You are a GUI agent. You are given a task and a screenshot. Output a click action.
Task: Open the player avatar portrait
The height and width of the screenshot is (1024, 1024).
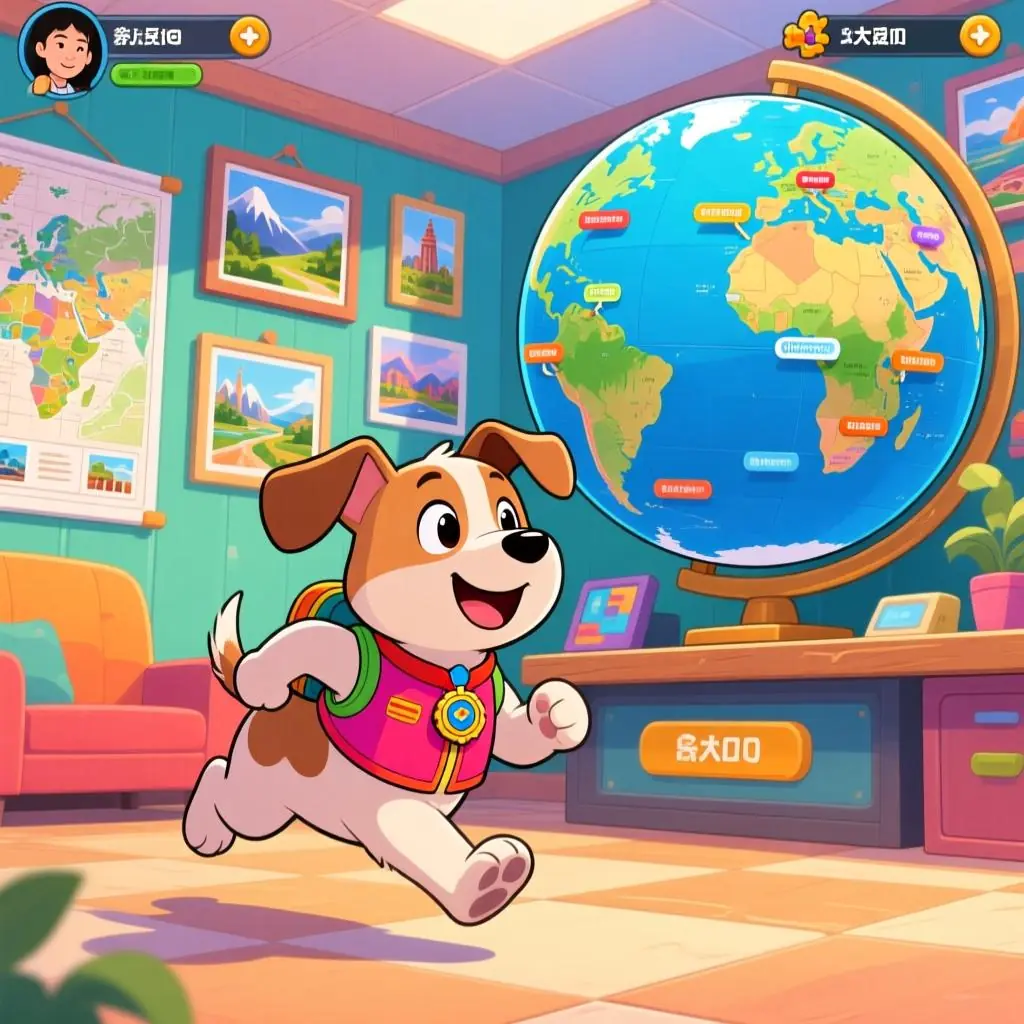62,48
